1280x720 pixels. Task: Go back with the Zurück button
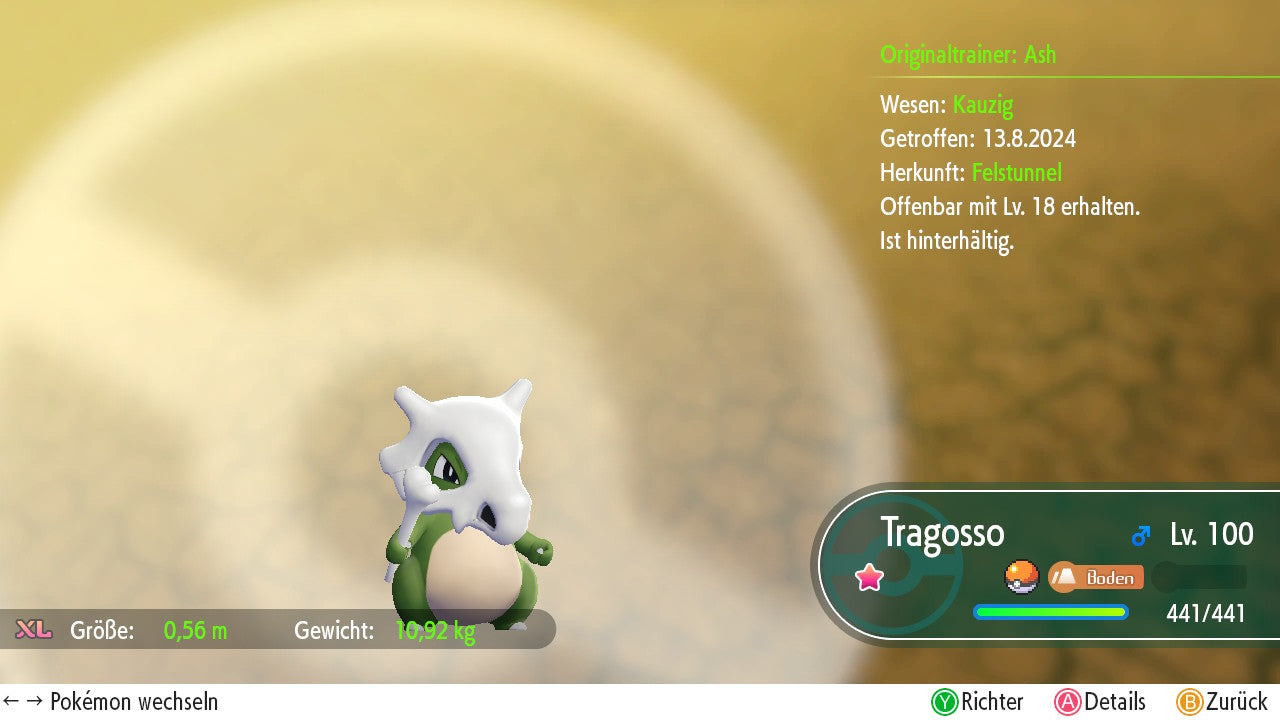1221,702
